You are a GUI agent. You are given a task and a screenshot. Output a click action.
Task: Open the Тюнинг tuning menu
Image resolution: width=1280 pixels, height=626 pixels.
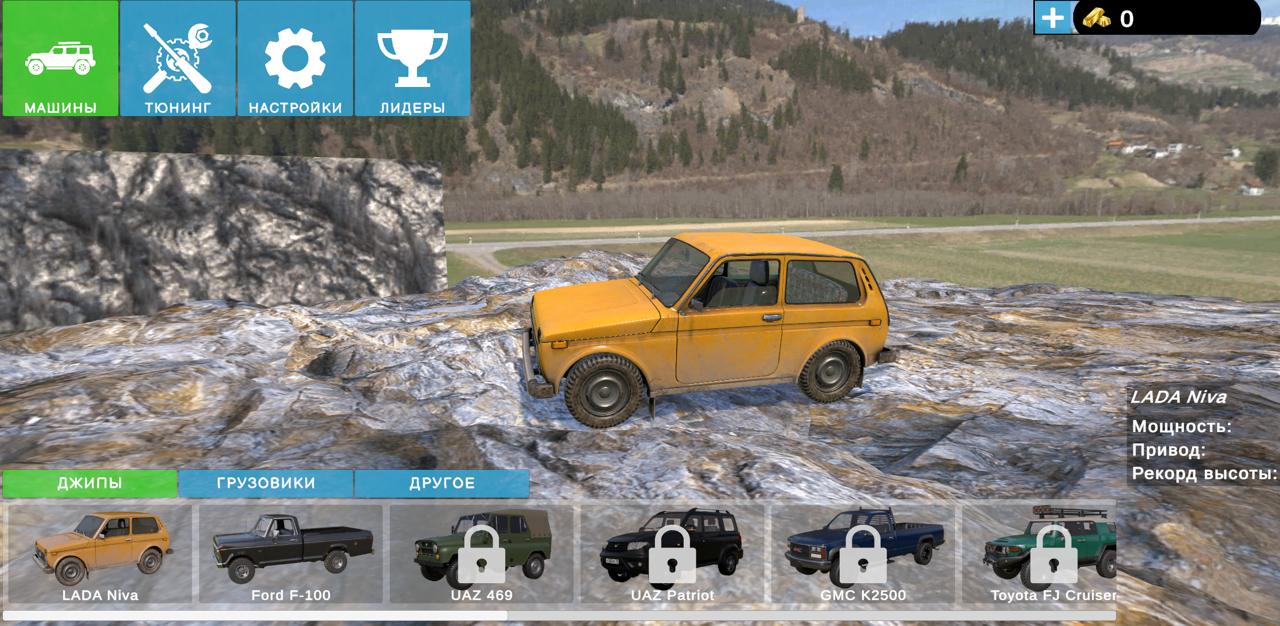pyautogui.click(x=178, y=59)
